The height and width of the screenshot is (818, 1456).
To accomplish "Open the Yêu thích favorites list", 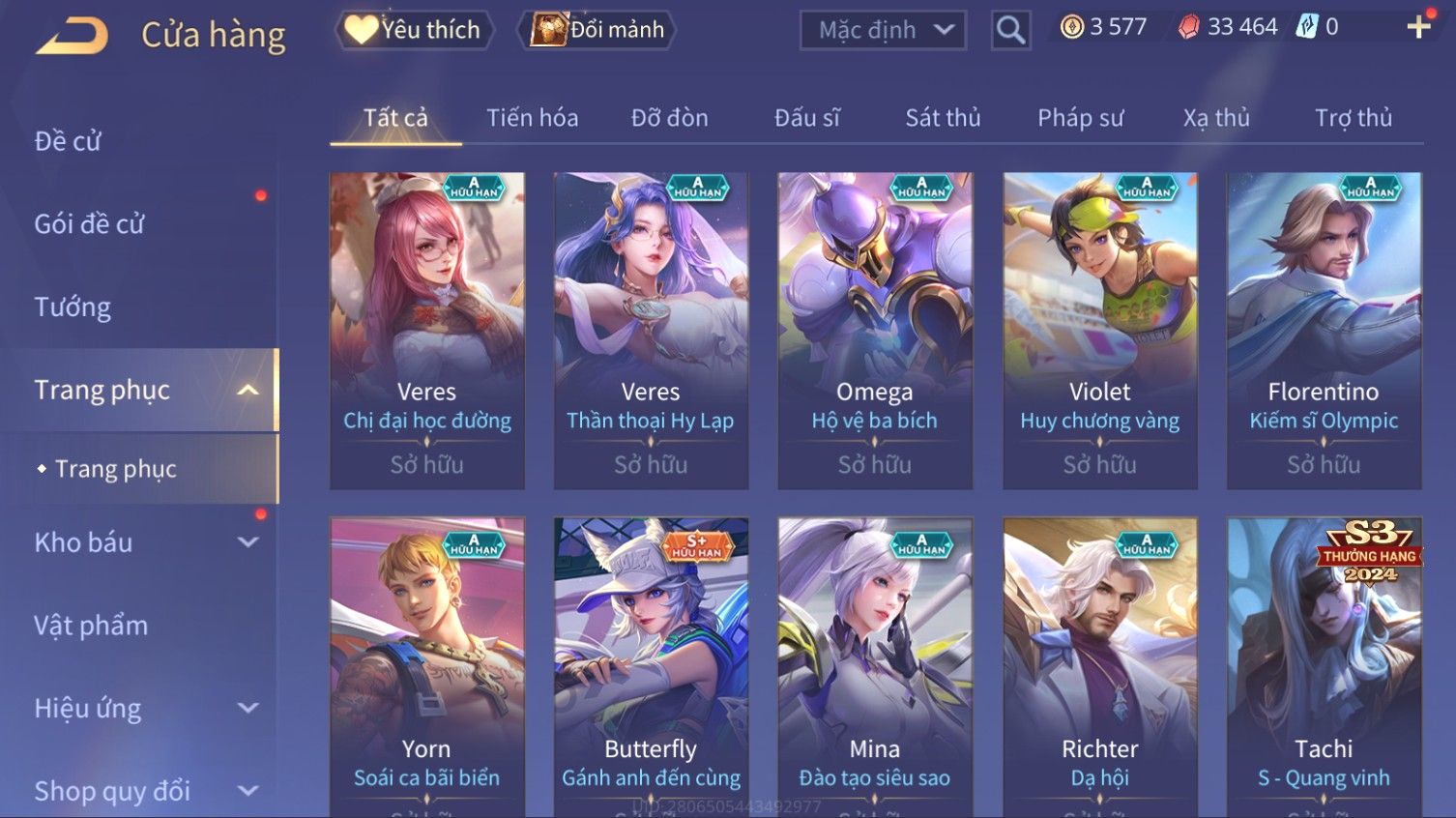I will point(414,30).
